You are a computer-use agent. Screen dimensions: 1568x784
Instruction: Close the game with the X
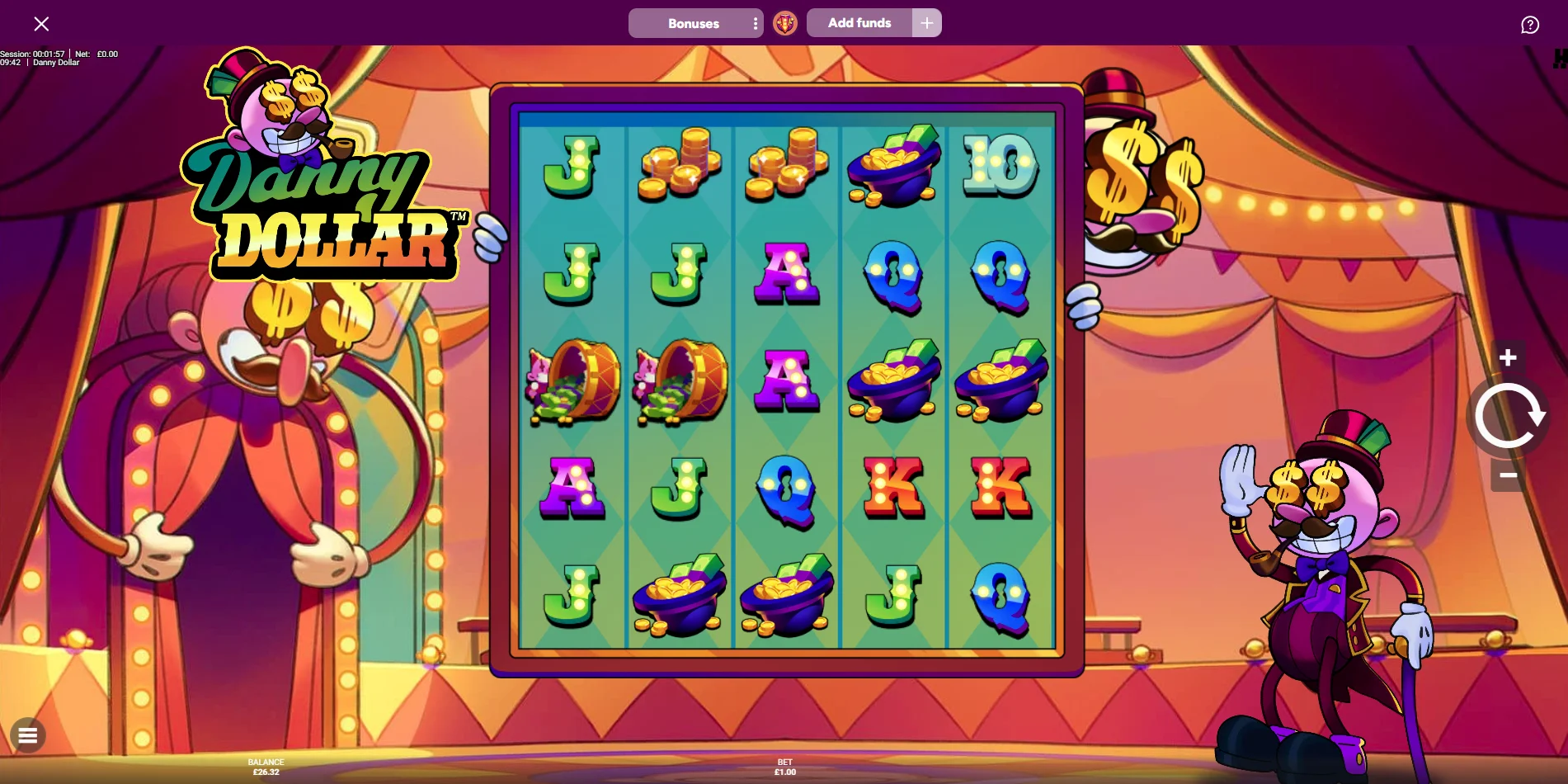click(41, 24)
